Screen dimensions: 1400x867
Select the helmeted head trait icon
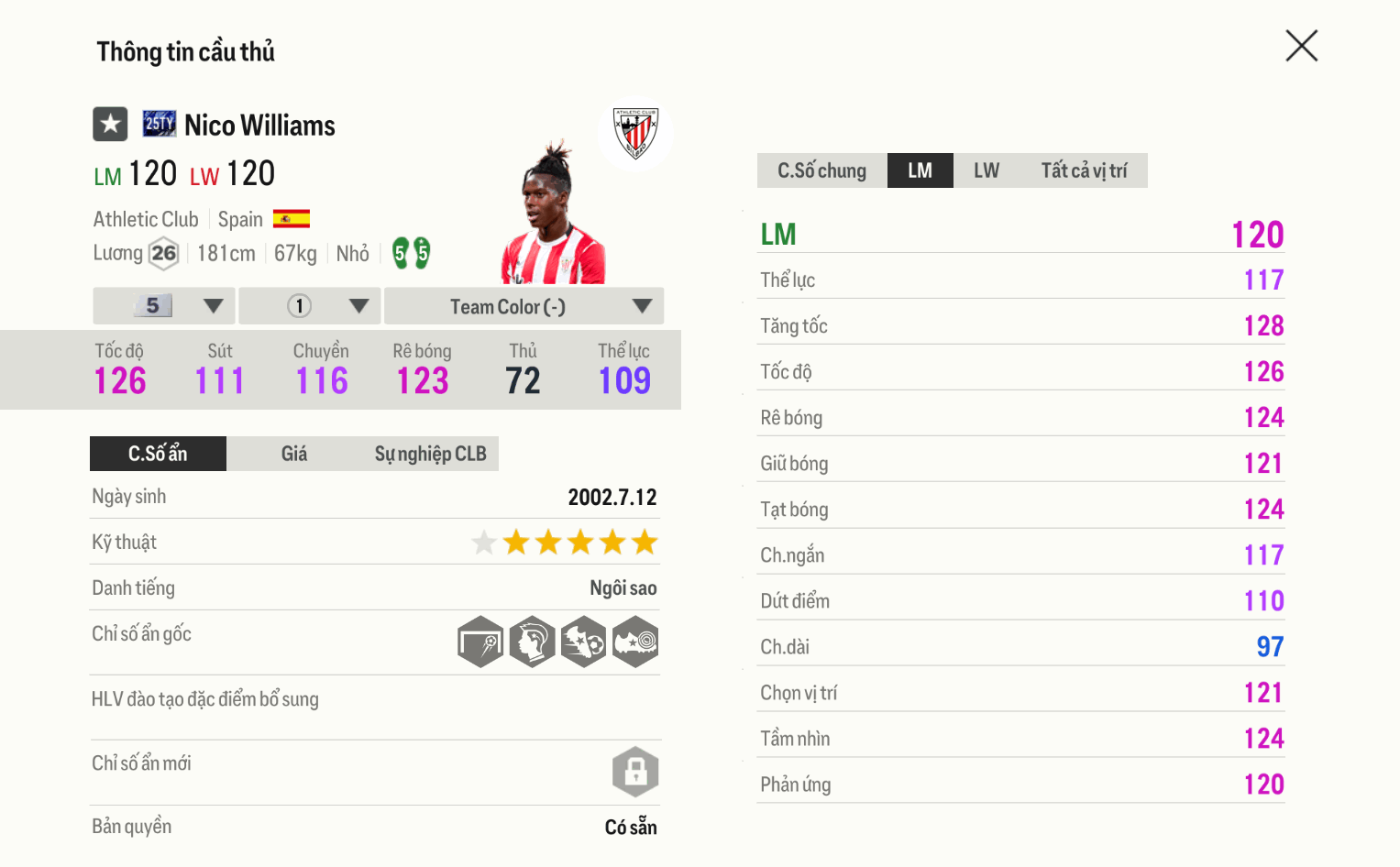click(533, 642)
